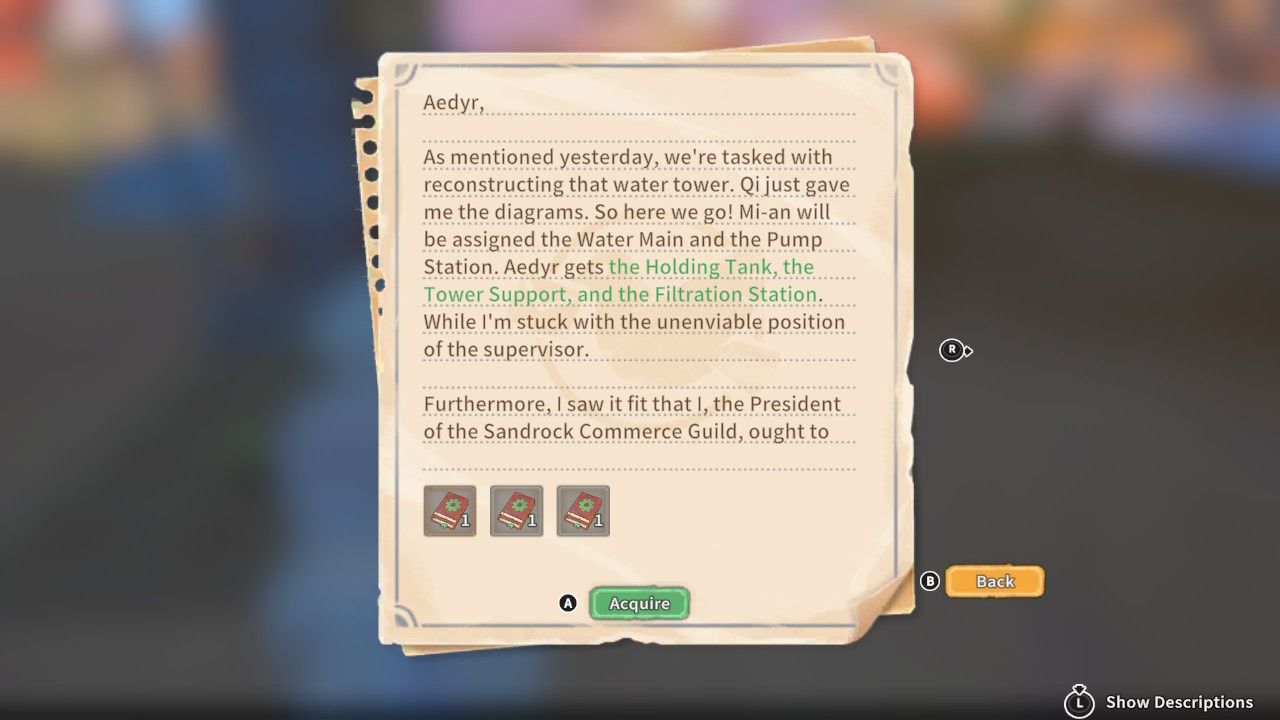Select the Back button
Viewport: 1280px width, 720px height.
coord(995,581)
